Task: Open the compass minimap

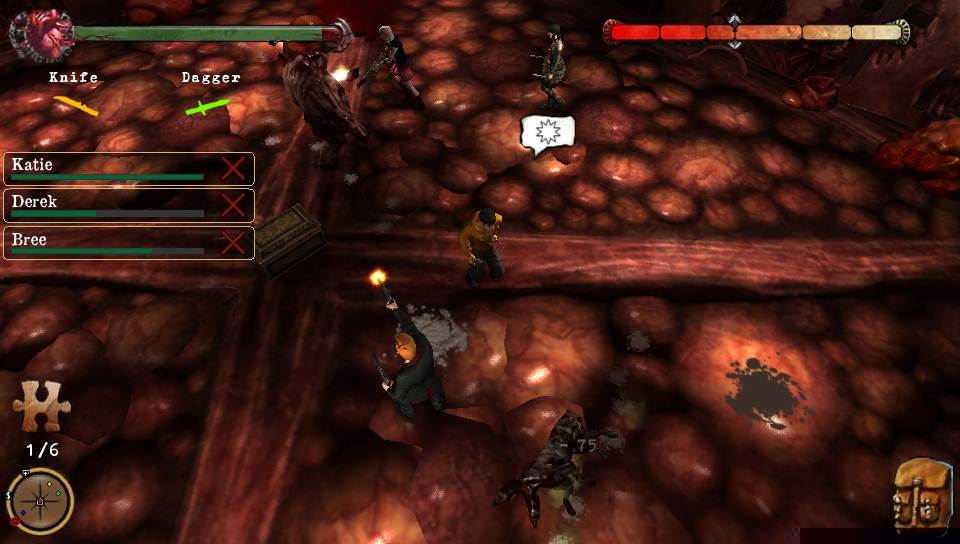Action: 39,500
